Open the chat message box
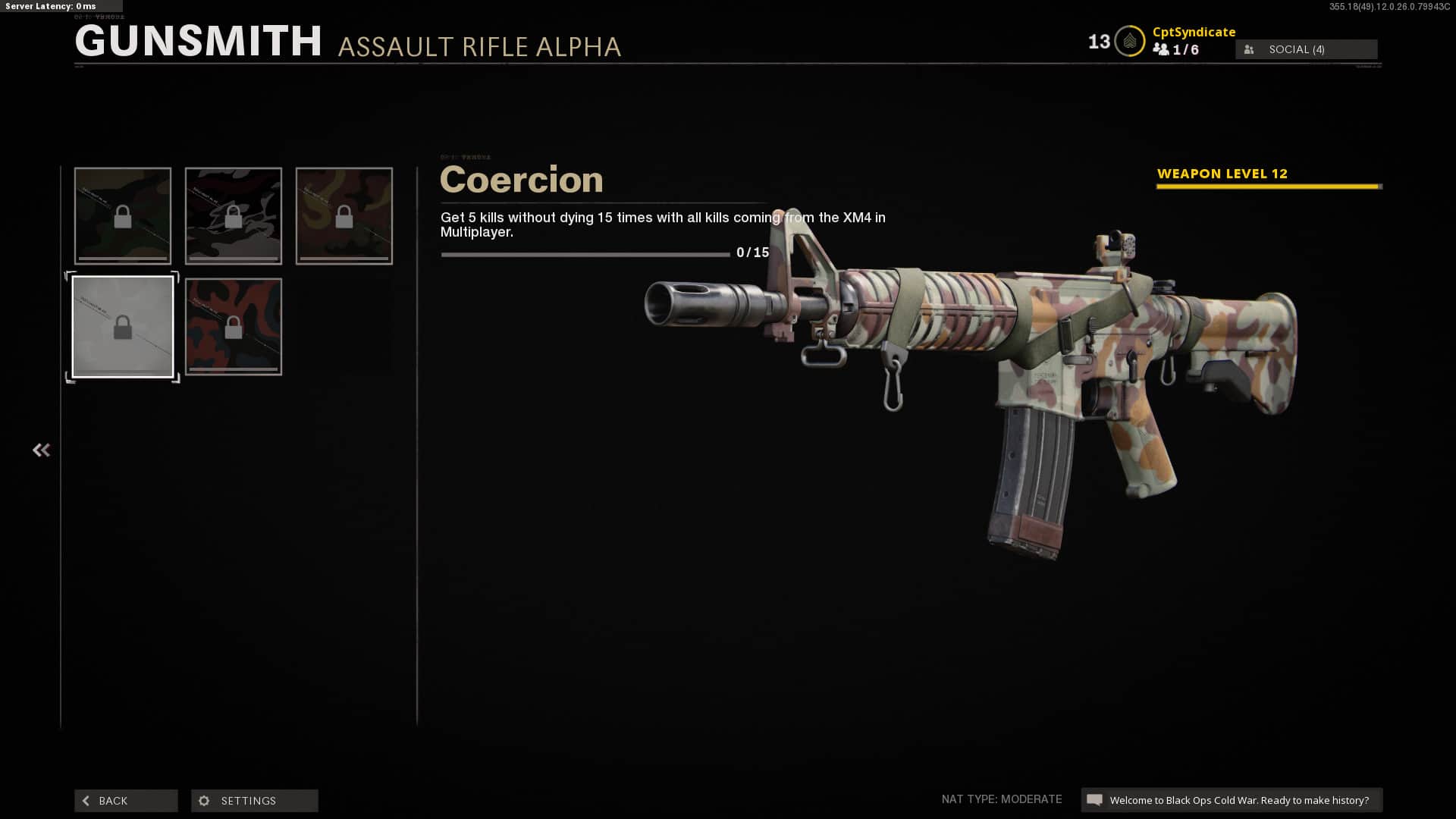Screen dimensions: 1456x819 (1231, 800)
